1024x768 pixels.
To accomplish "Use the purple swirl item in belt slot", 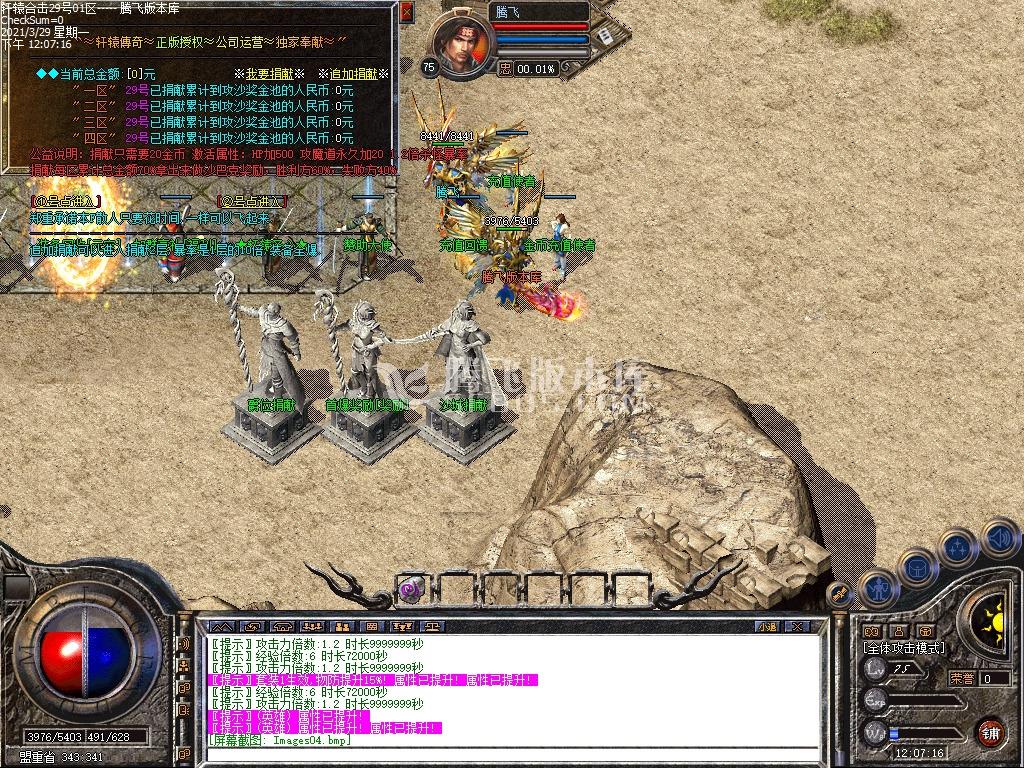I will point(411,589).
